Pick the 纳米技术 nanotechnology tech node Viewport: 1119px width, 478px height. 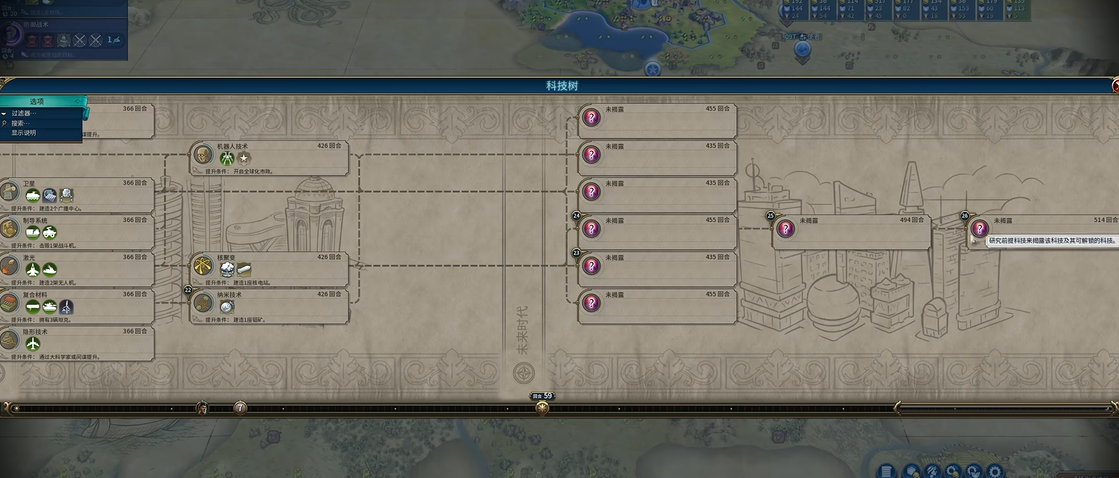point(270,306)
